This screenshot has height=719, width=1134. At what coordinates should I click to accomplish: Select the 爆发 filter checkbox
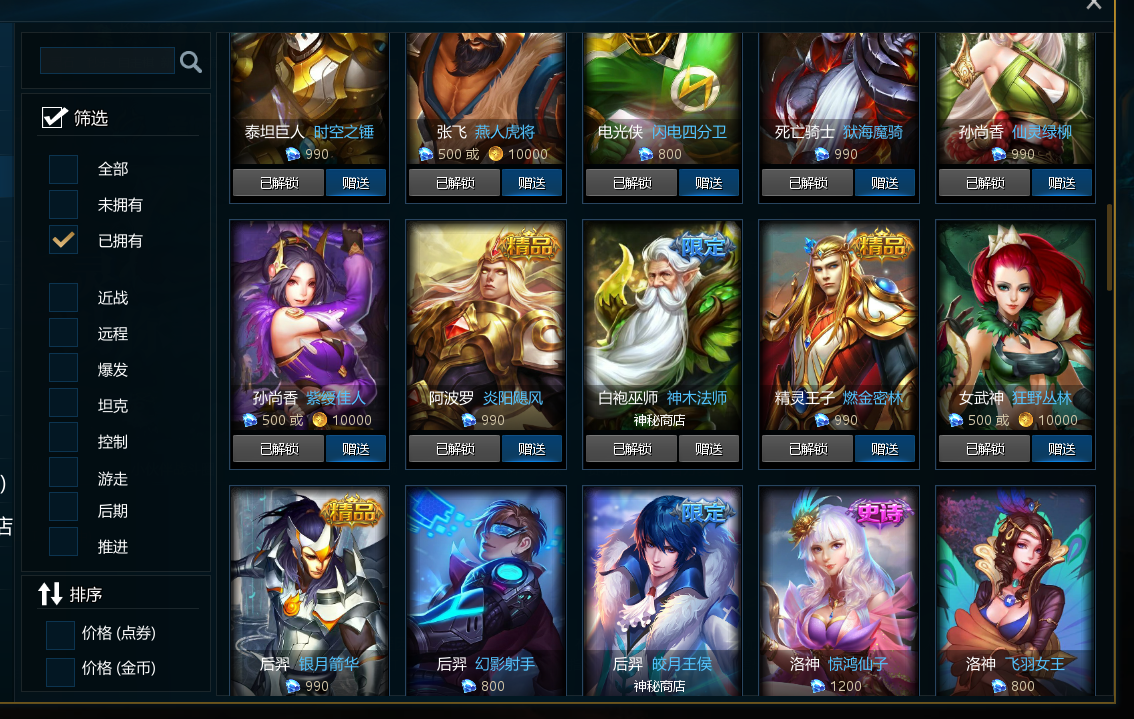(x=64, y=370)
